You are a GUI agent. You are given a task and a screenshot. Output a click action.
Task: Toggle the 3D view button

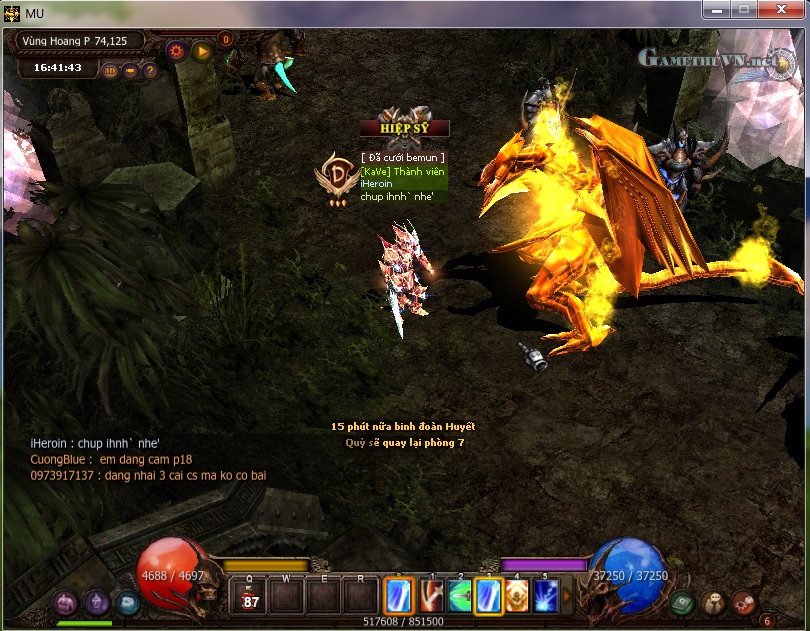click(x=111, y=71)
